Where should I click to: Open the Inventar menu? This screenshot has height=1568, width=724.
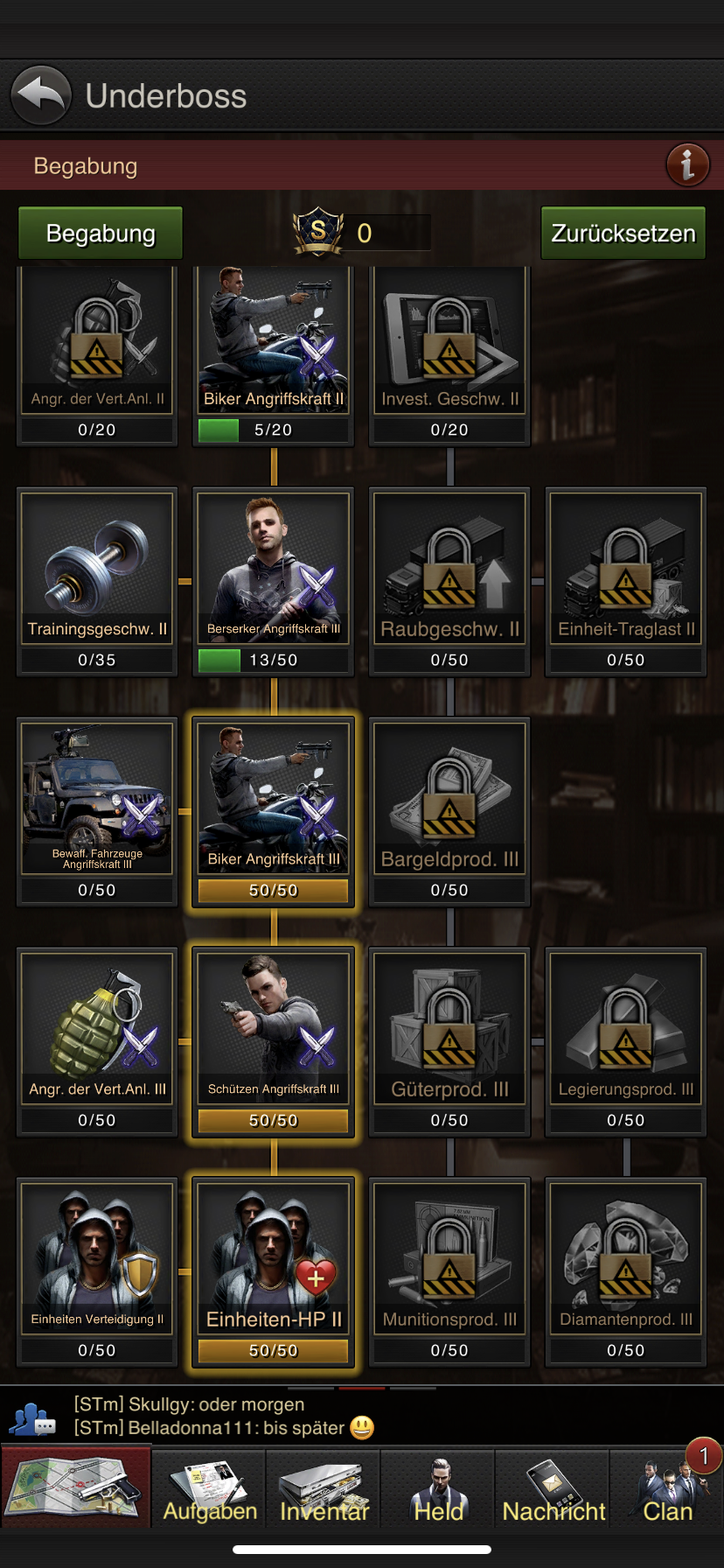(324, 1491)
